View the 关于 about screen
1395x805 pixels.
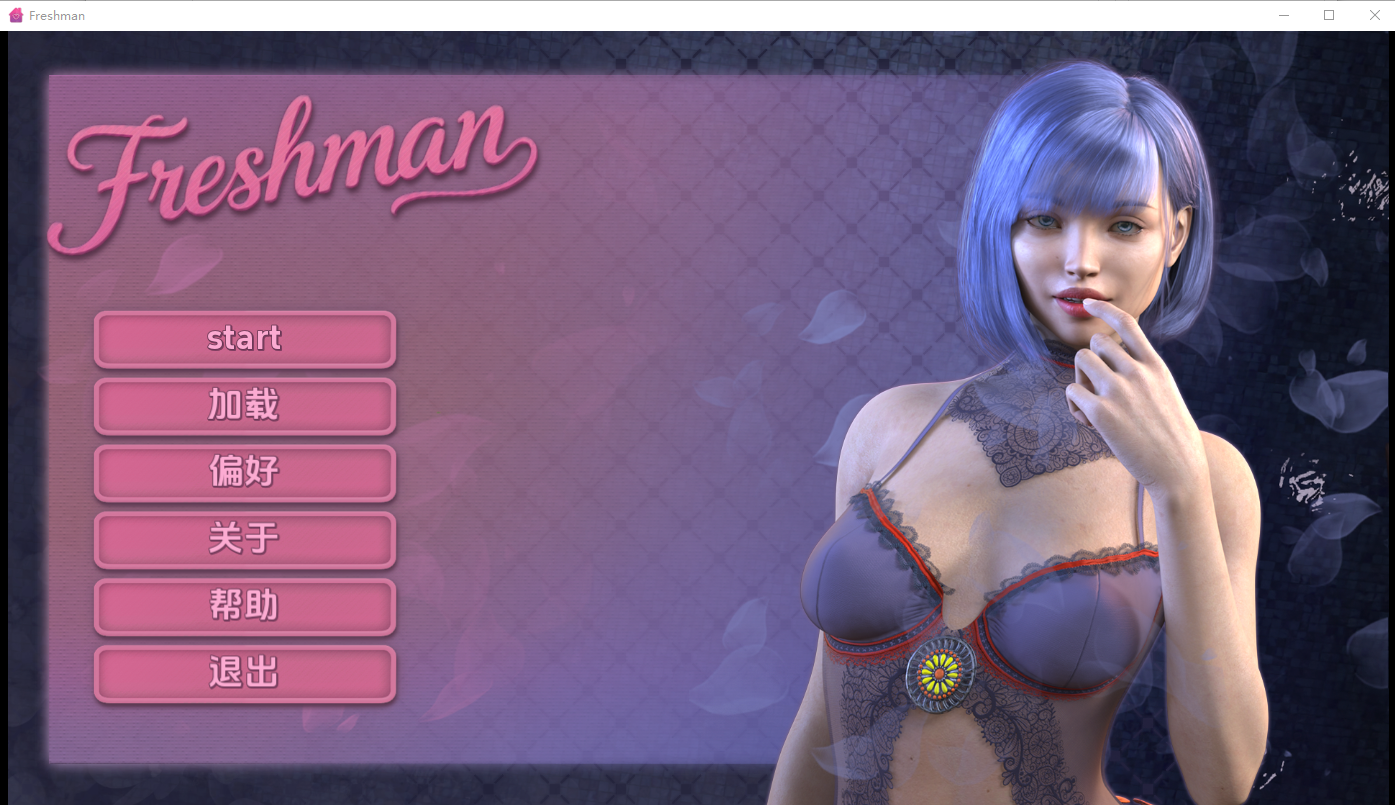pos(244,538)
